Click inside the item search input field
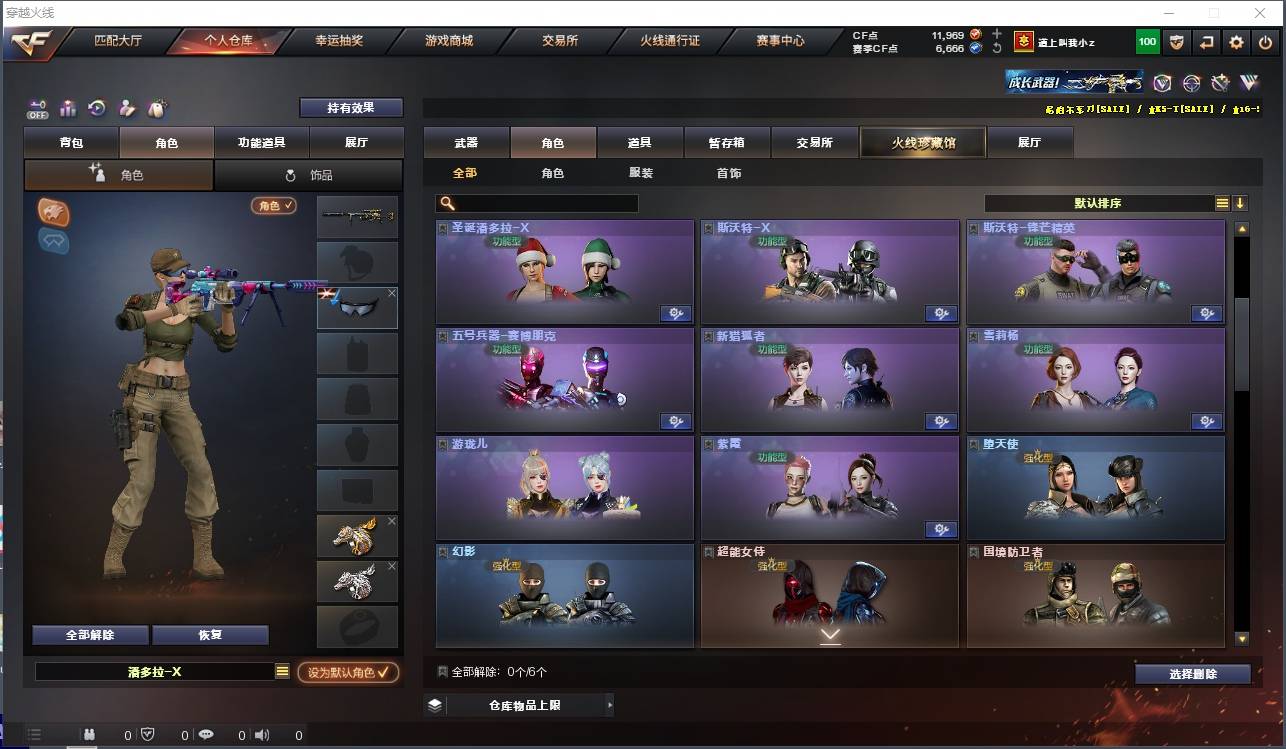 click(545, 203)
